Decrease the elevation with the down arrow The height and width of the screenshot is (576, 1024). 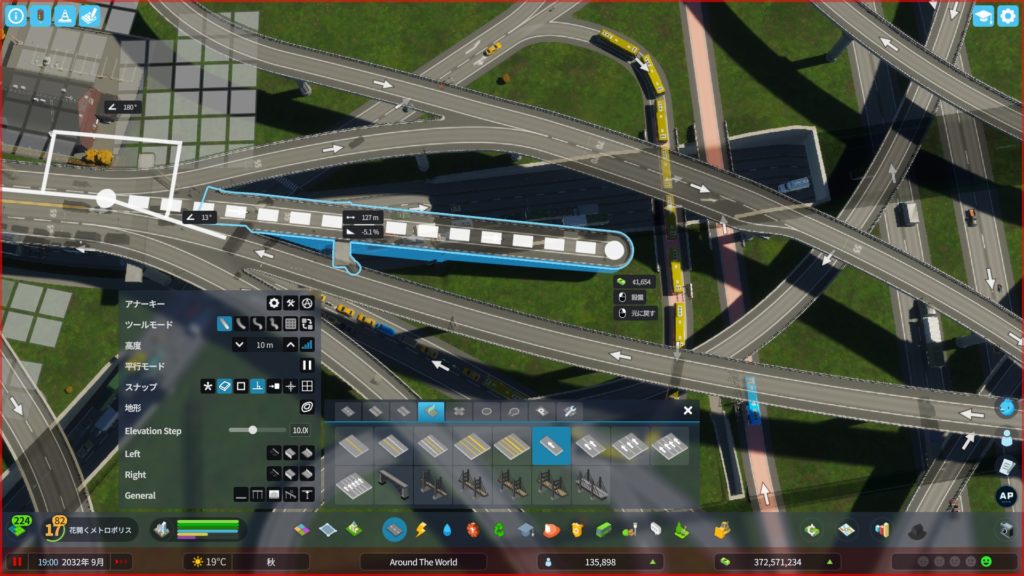click(240, 345)
